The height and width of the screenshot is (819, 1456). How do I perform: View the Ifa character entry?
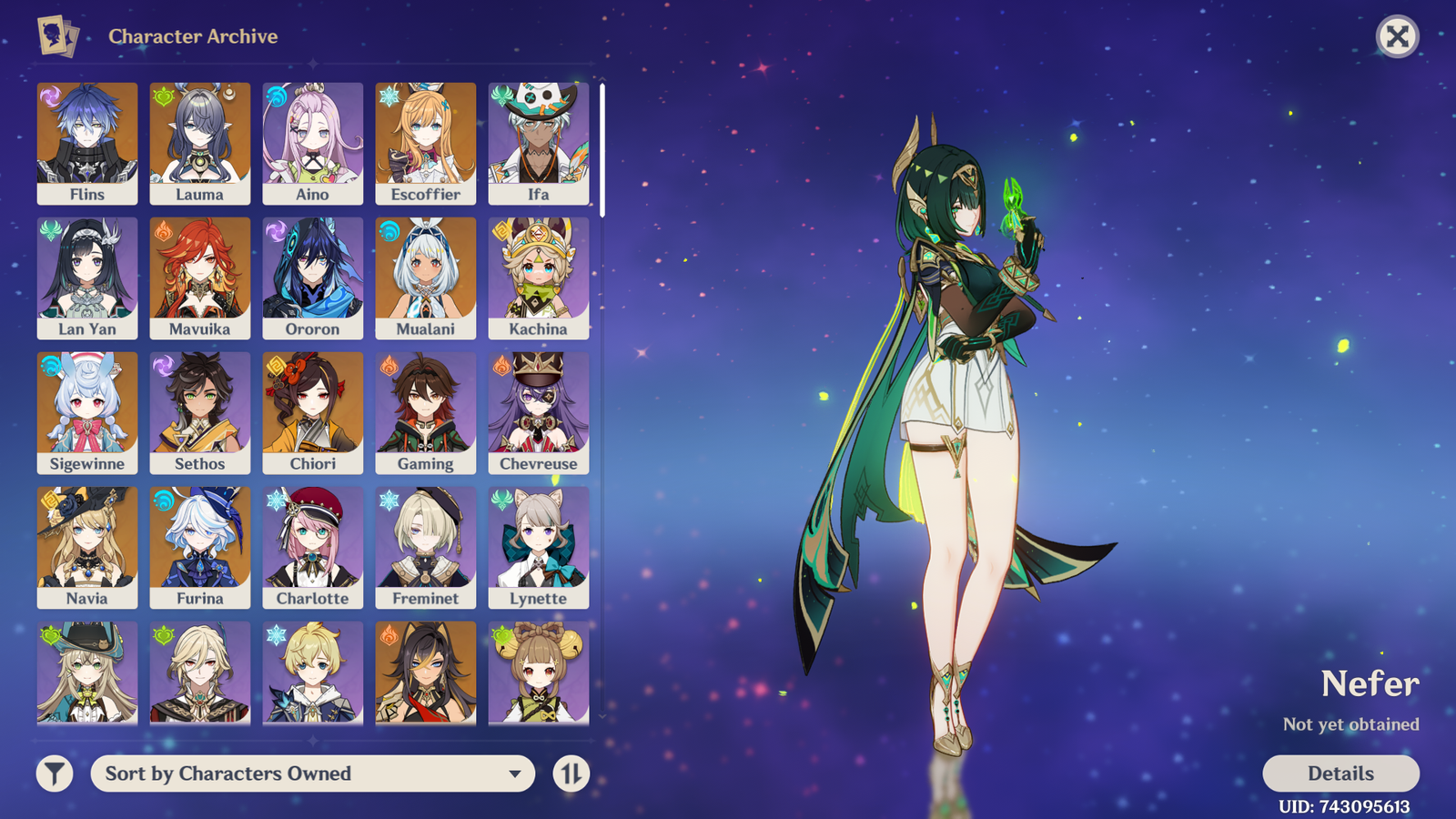(x=539, y=143)
